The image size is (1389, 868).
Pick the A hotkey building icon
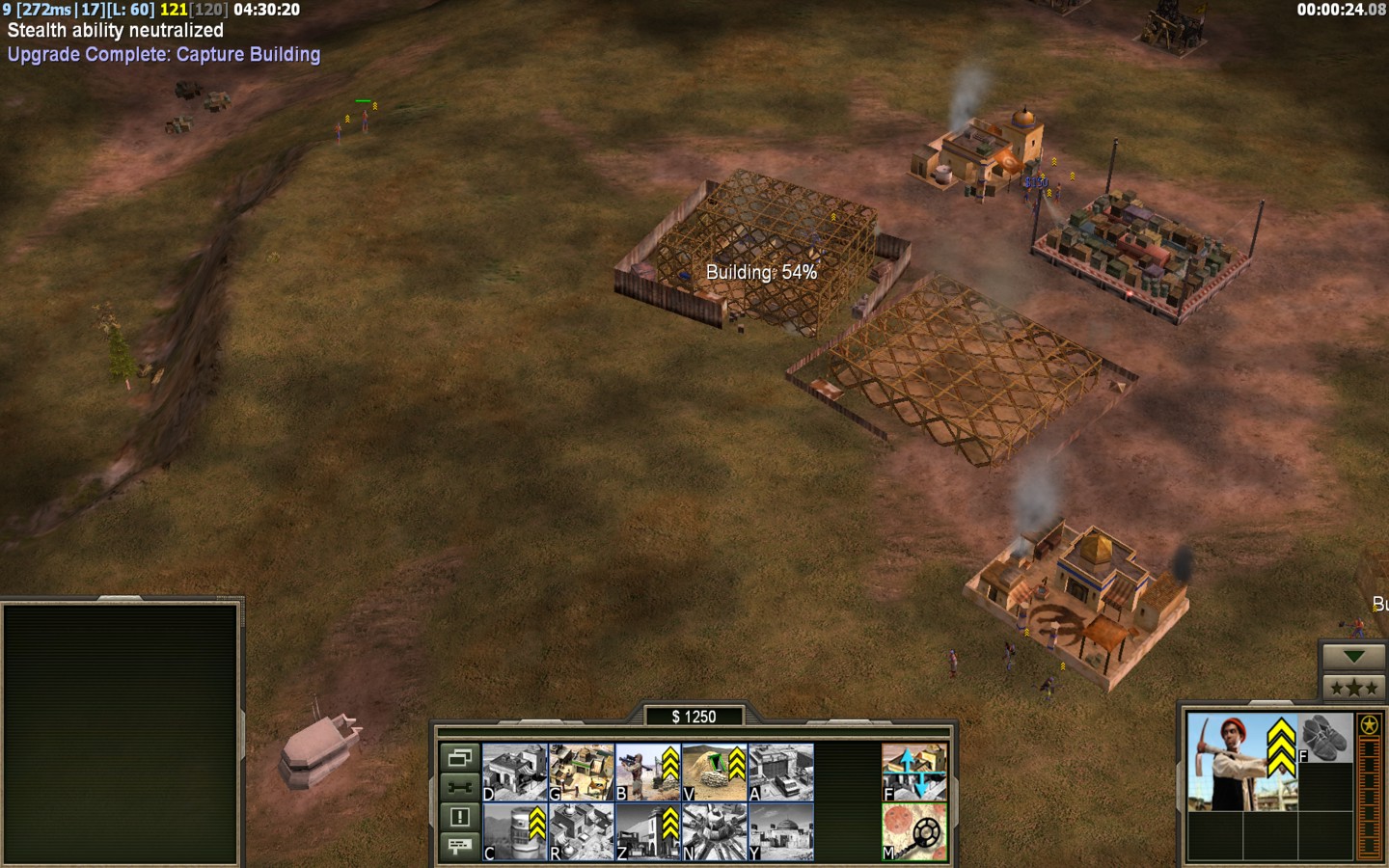(x=780, y=772)
